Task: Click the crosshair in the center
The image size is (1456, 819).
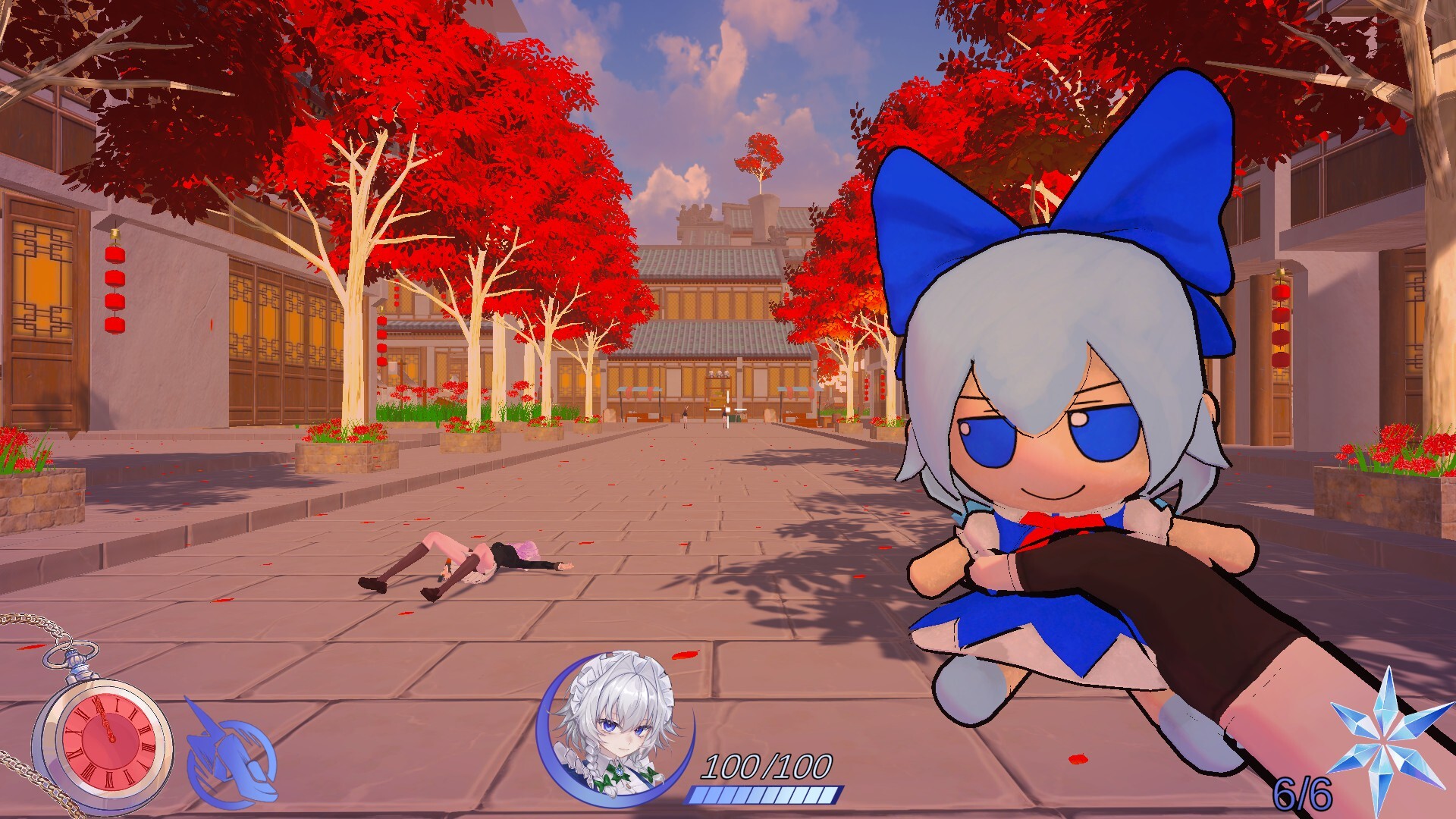Action: pos(728,411)
